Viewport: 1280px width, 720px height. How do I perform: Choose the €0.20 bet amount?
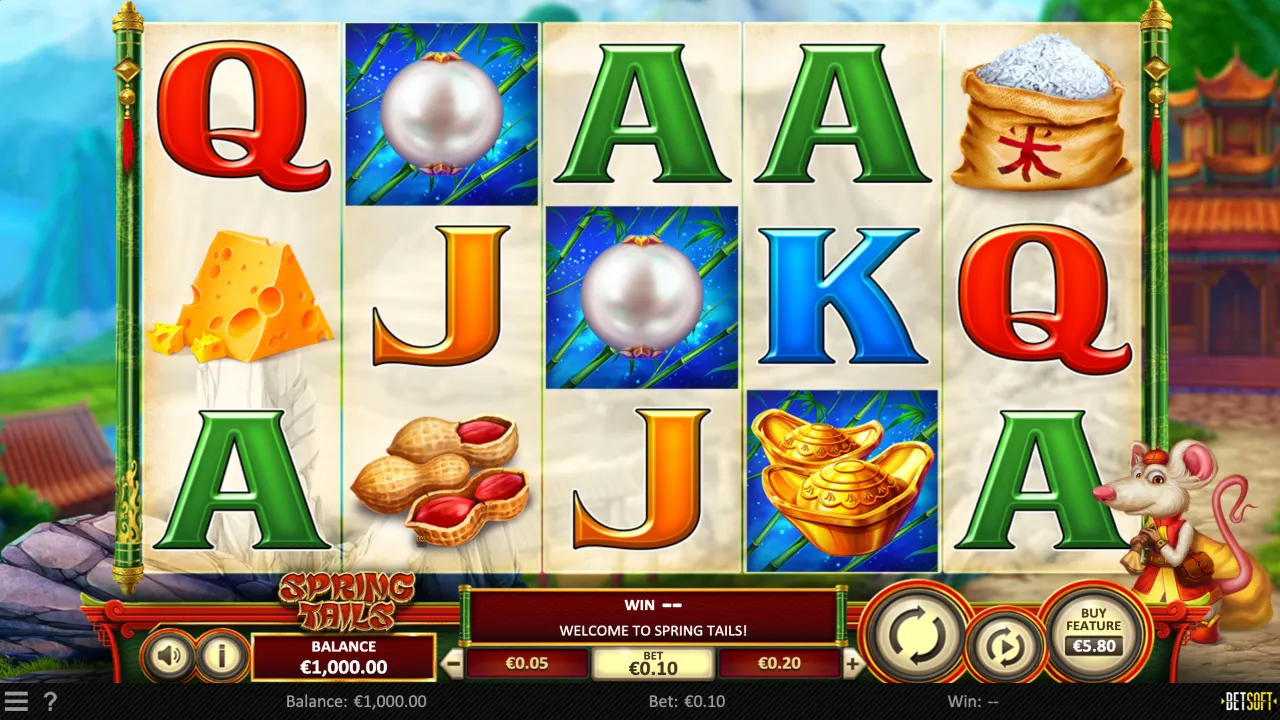779,663
